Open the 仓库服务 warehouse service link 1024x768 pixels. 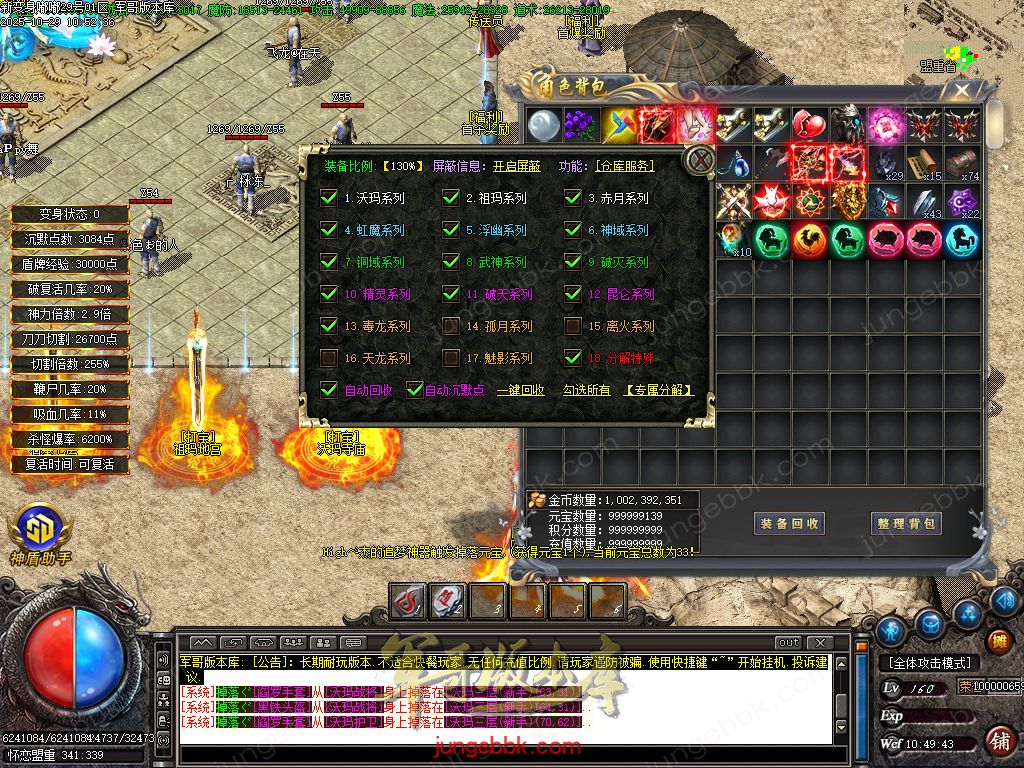tap(625, 166)
